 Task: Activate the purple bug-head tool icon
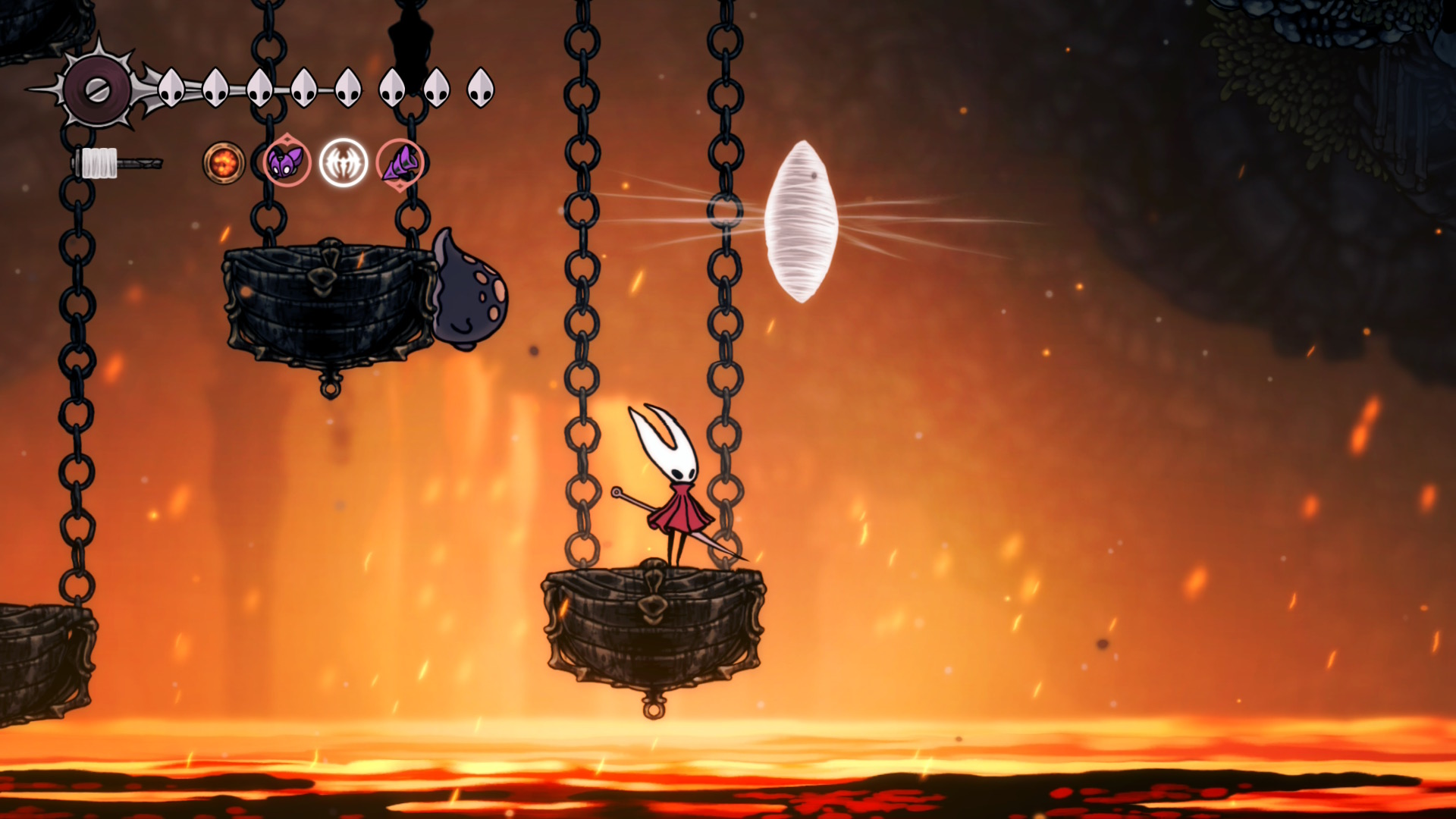(287, 162)
